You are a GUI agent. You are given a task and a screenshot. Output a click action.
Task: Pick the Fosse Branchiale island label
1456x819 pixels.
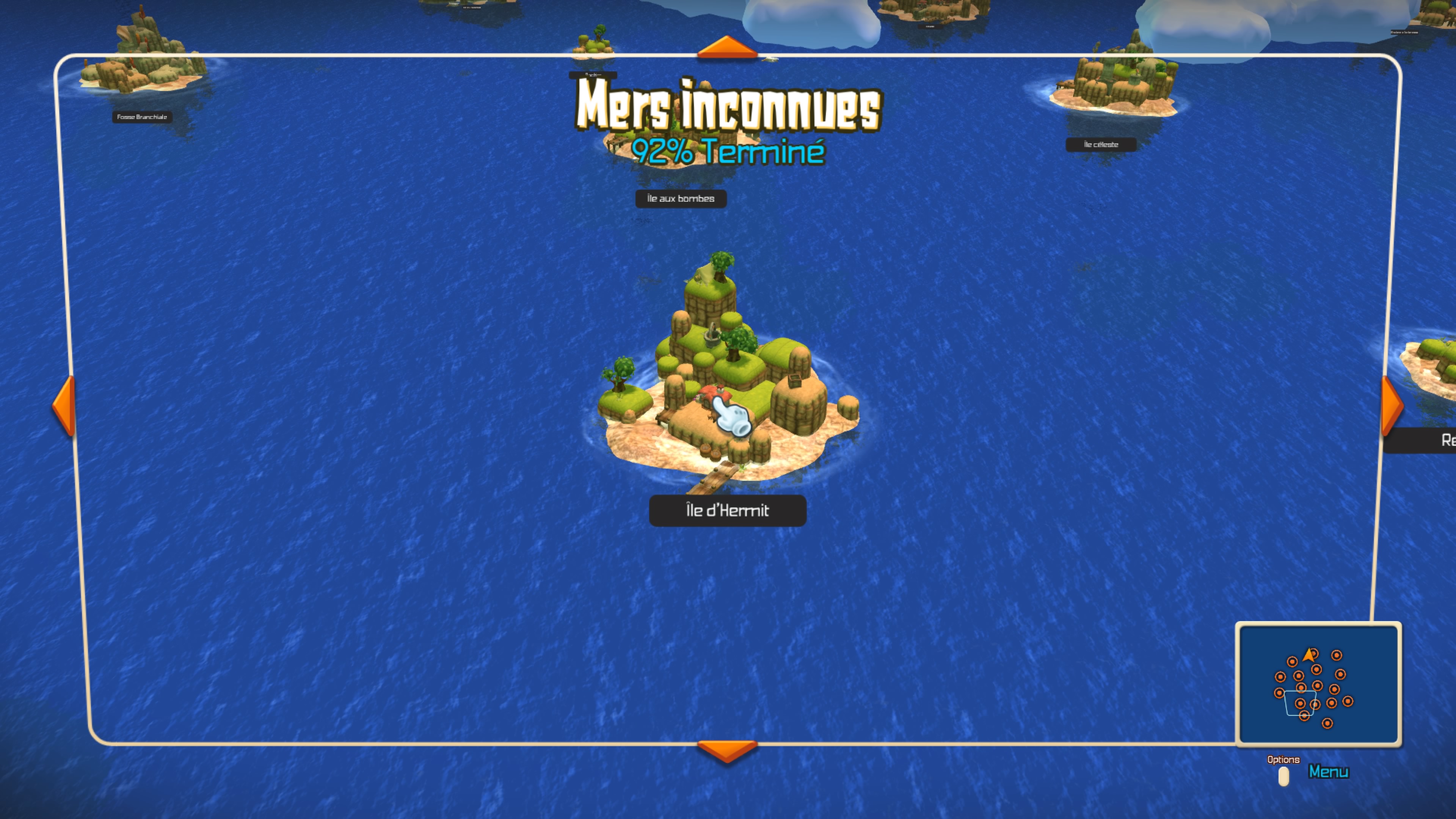click(x=142, y=117)
